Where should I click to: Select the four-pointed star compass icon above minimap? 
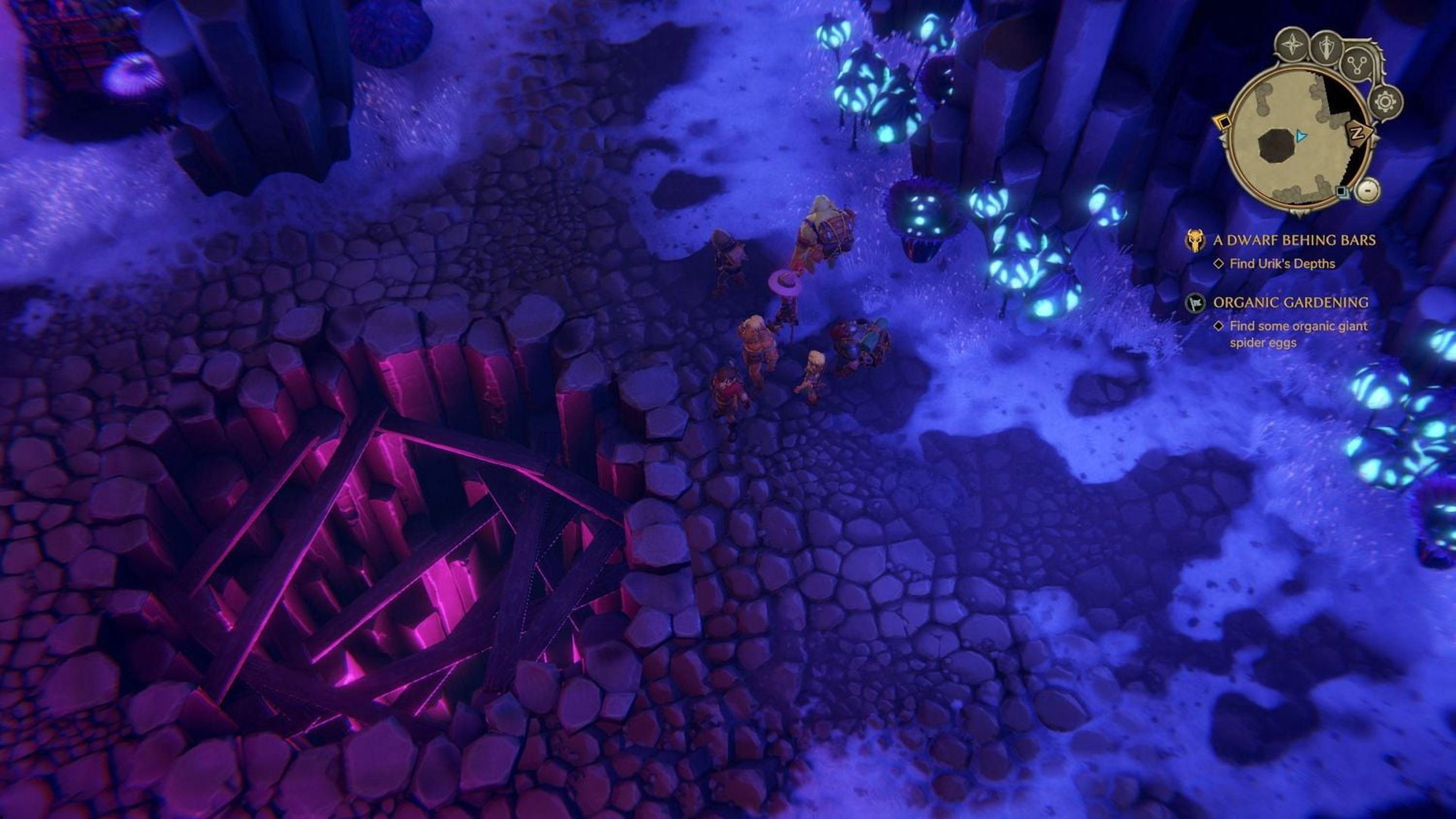click(1292, 45)
